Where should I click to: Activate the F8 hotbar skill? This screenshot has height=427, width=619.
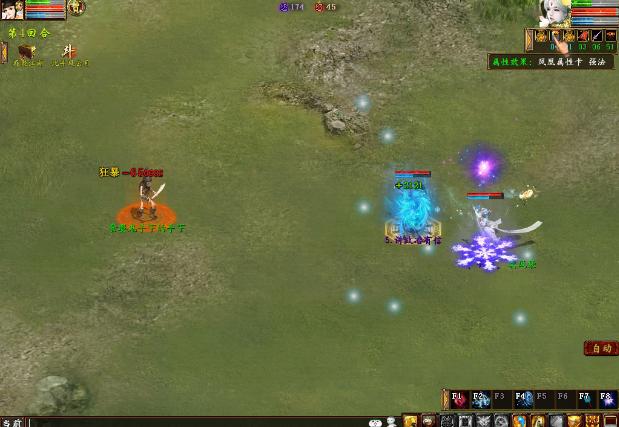tap(607, 399)
